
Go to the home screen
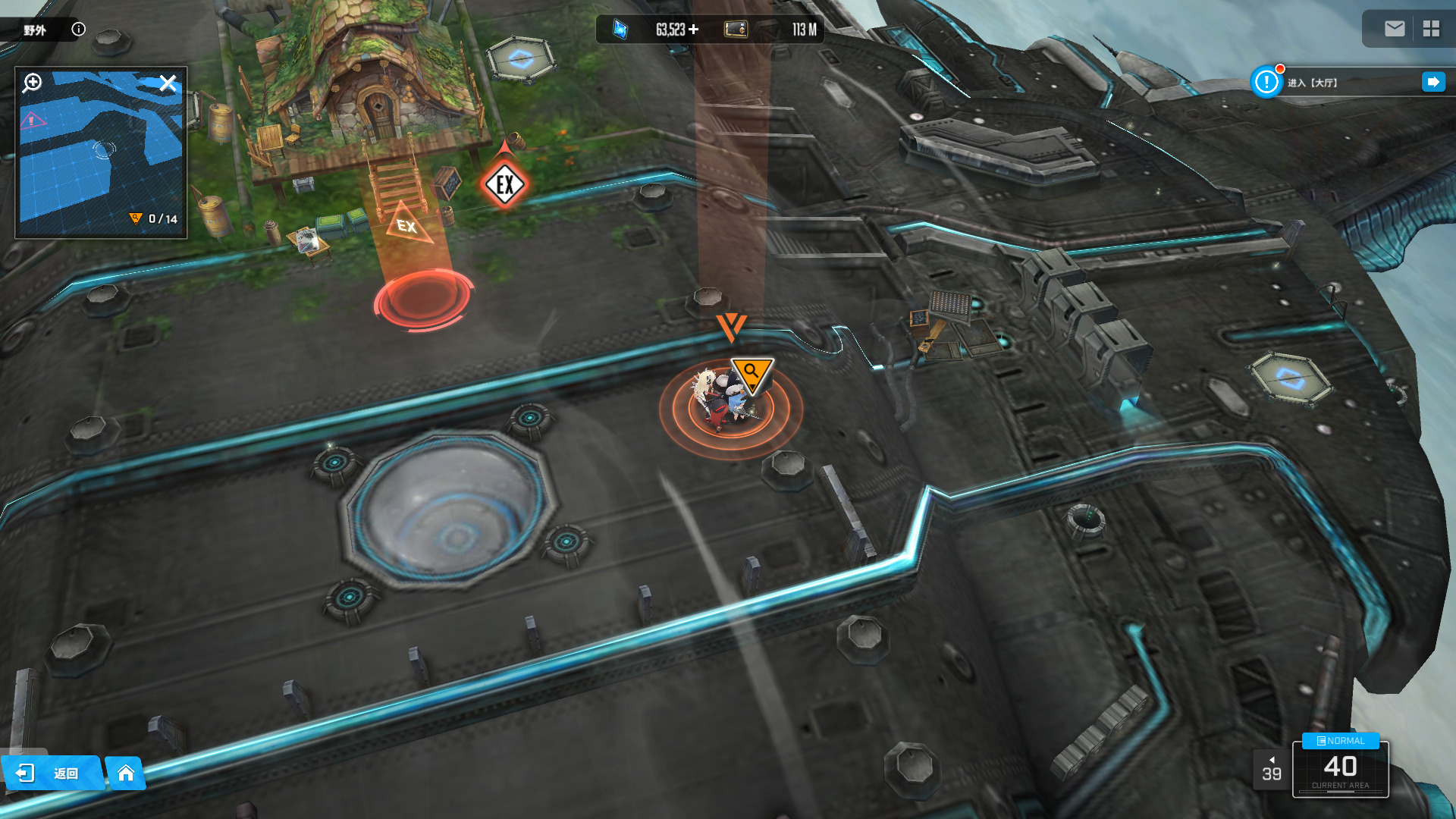click(x=126, y=773)
